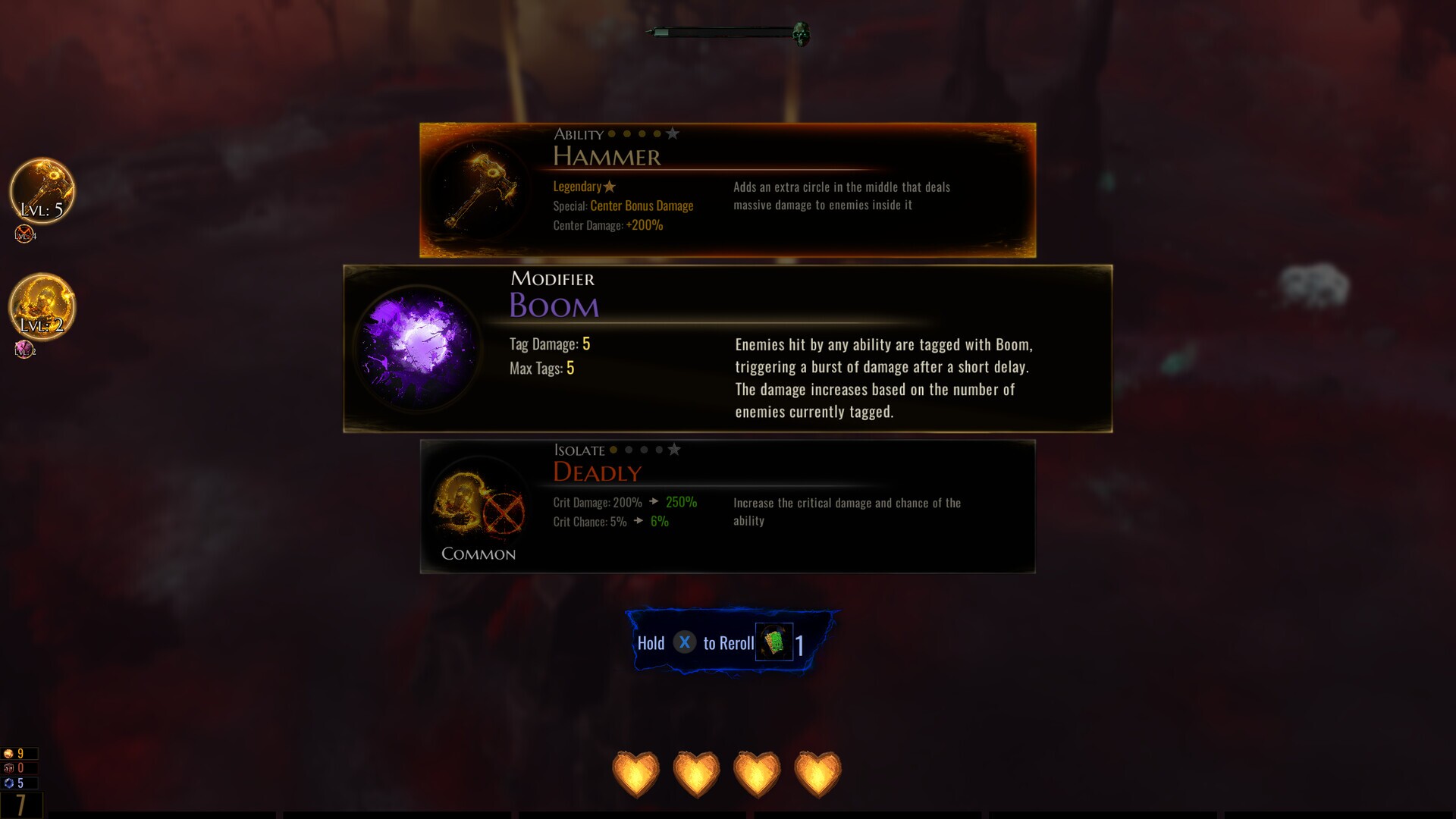Screen dimensions: 1456x819
Task: Click the first filled rating dot beside Ability
Action: (611, 133)
